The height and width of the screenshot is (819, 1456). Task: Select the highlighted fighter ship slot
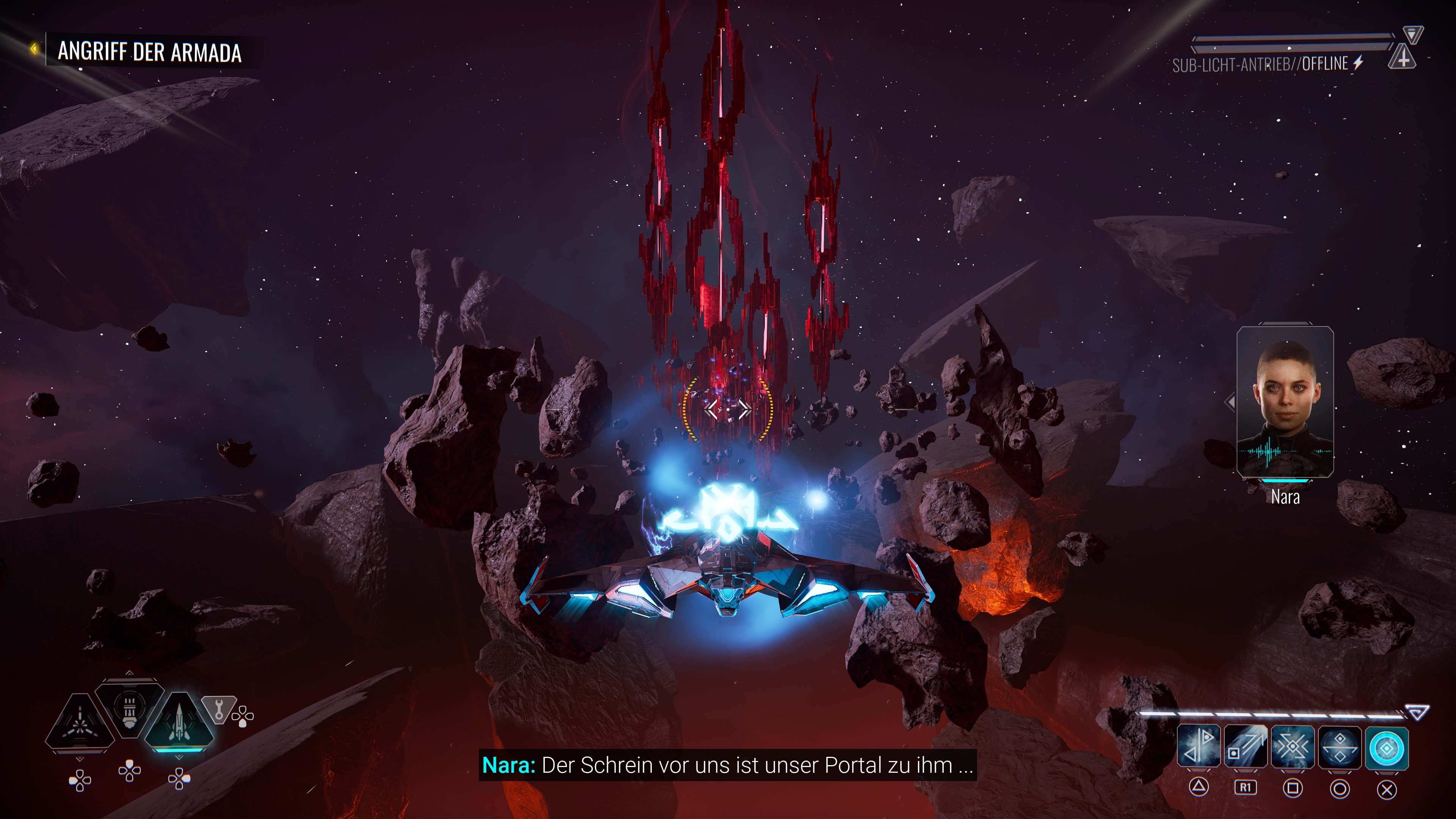(179, 721)
